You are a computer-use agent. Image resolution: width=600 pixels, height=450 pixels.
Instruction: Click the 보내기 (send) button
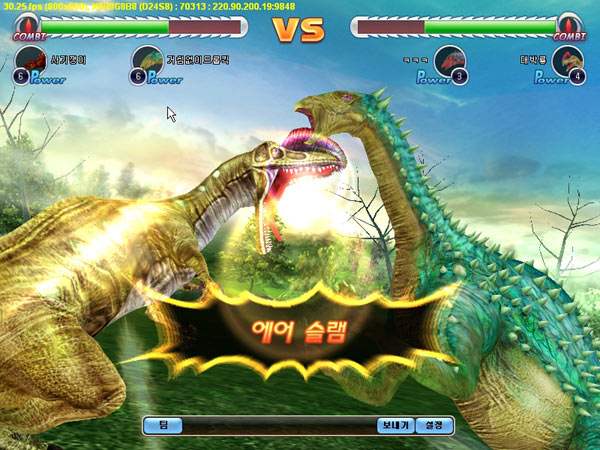pos(395,425)
